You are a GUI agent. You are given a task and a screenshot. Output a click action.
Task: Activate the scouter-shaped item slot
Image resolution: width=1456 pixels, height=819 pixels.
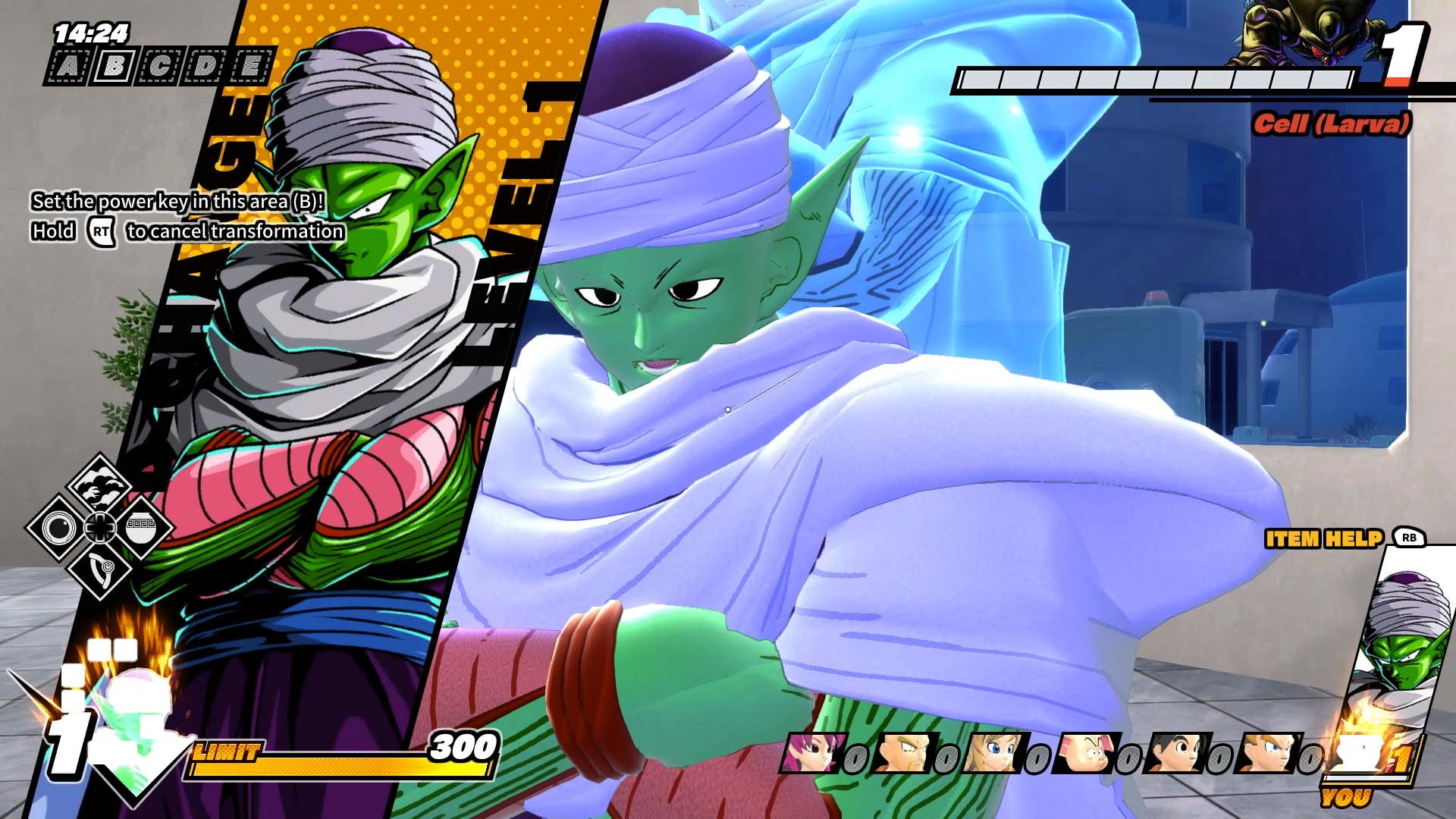[x=99, y=567]
